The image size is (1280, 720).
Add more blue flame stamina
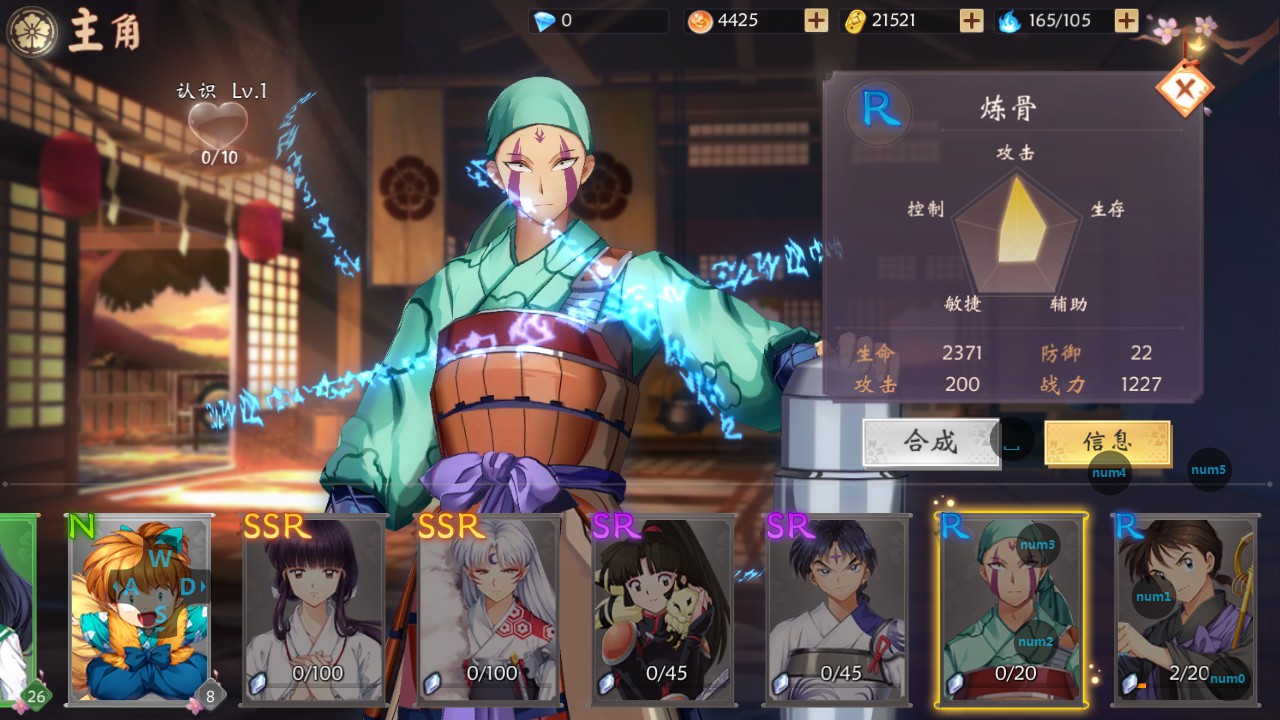[1126, 21]
